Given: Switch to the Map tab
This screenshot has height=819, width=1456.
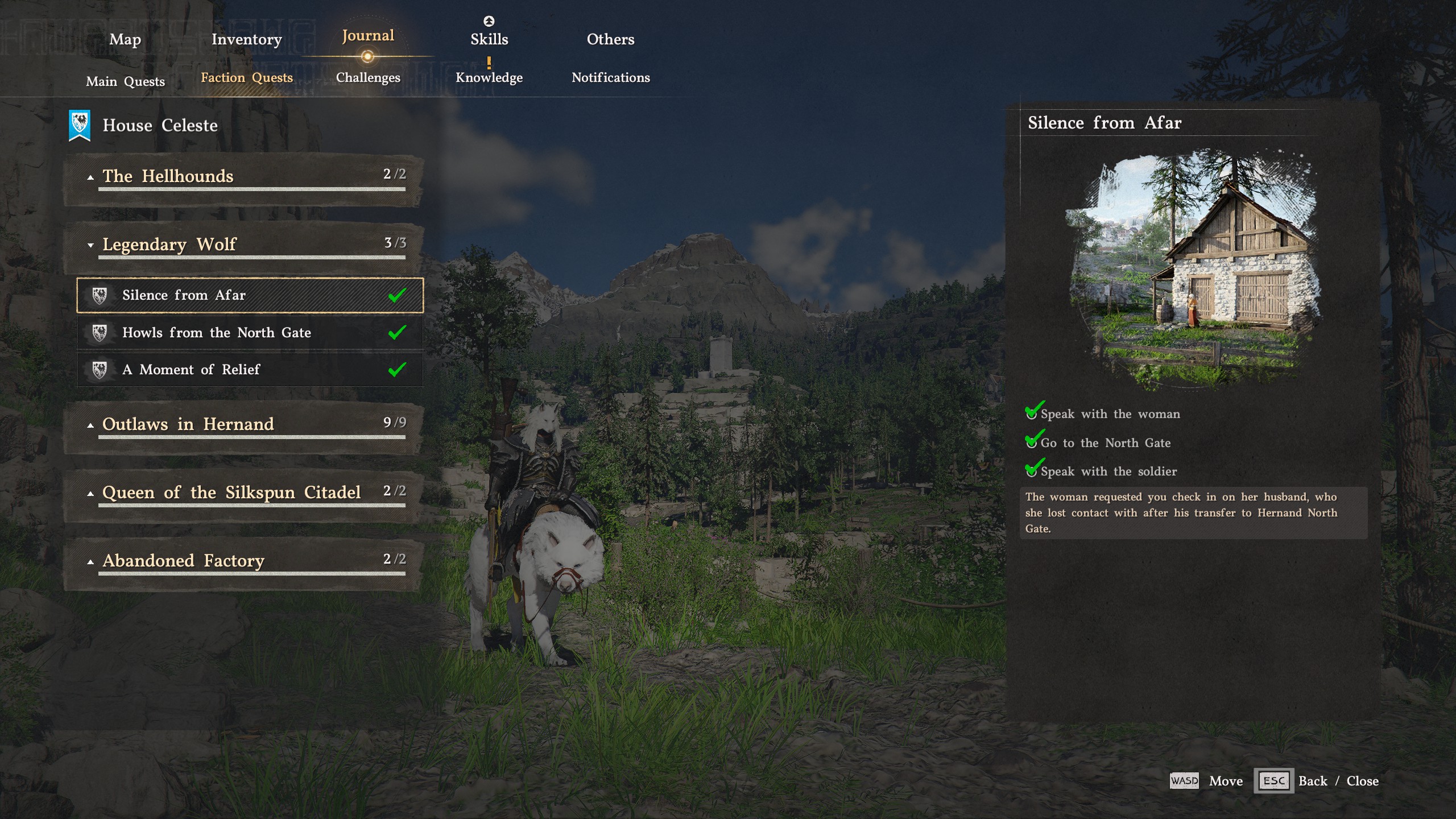Looking at the screenshot, I should point(125,40).
